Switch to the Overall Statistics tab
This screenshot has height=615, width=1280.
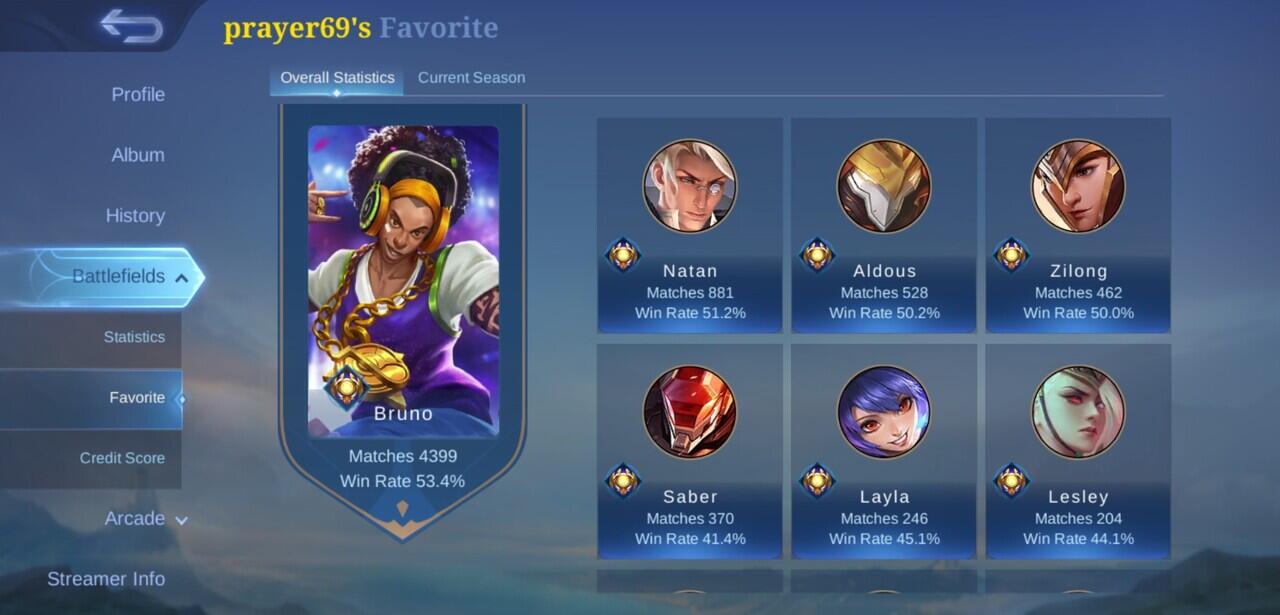tap(337, 77)
